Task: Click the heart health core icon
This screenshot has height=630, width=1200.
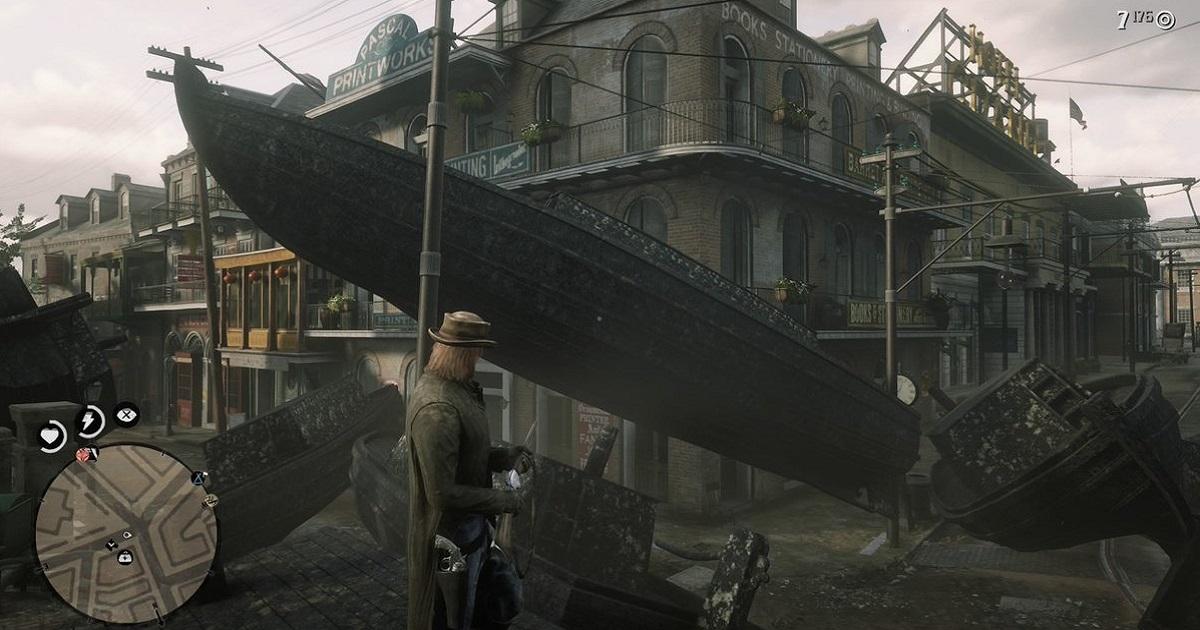Action: coord(52,436)
